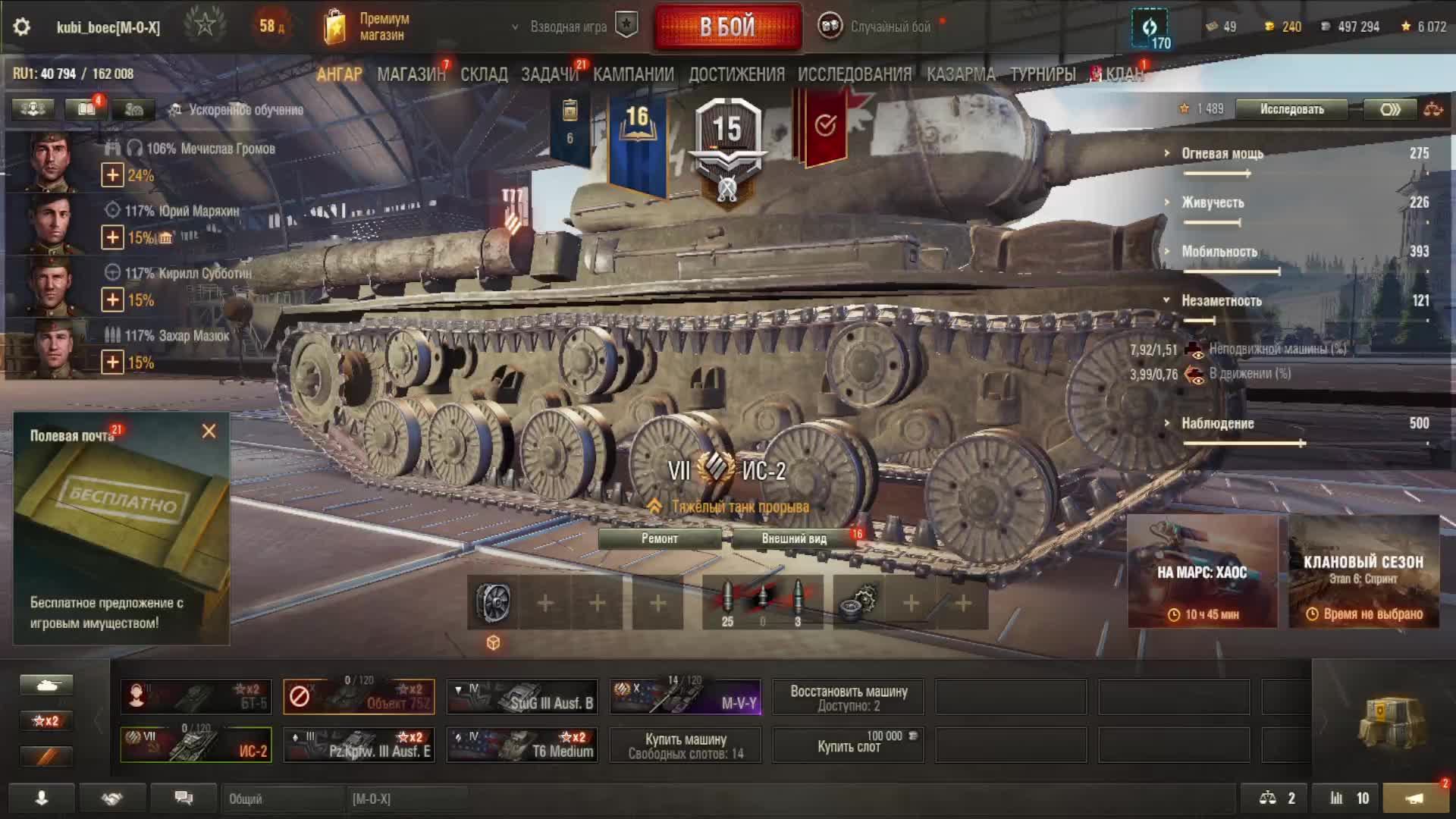This screenshot has height=819, width=1456.
Task: Go to the ИССЛЕДОВАНИЯ tab
Action: 855,74
